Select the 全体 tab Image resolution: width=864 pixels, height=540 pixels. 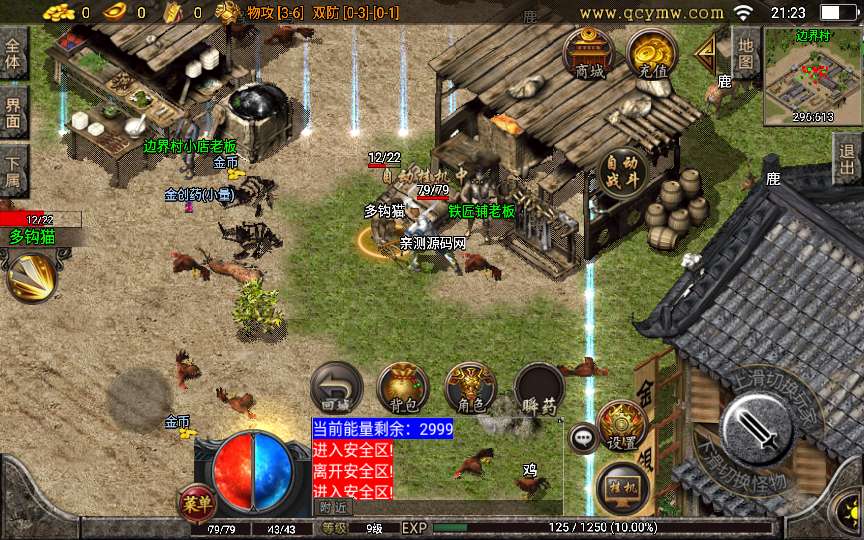[x=14, y=54]
